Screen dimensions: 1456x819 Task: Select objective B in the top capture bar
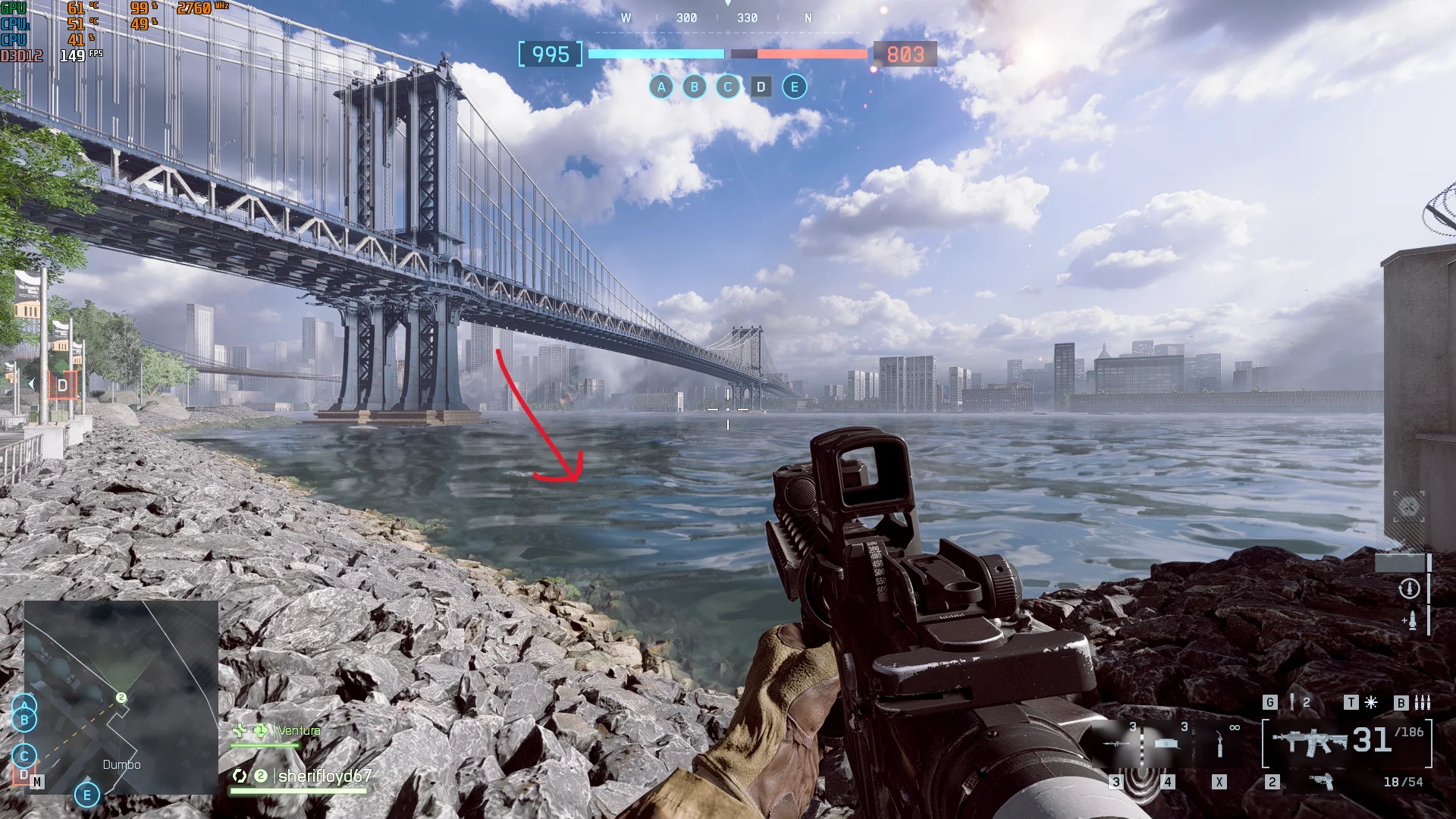694,87
